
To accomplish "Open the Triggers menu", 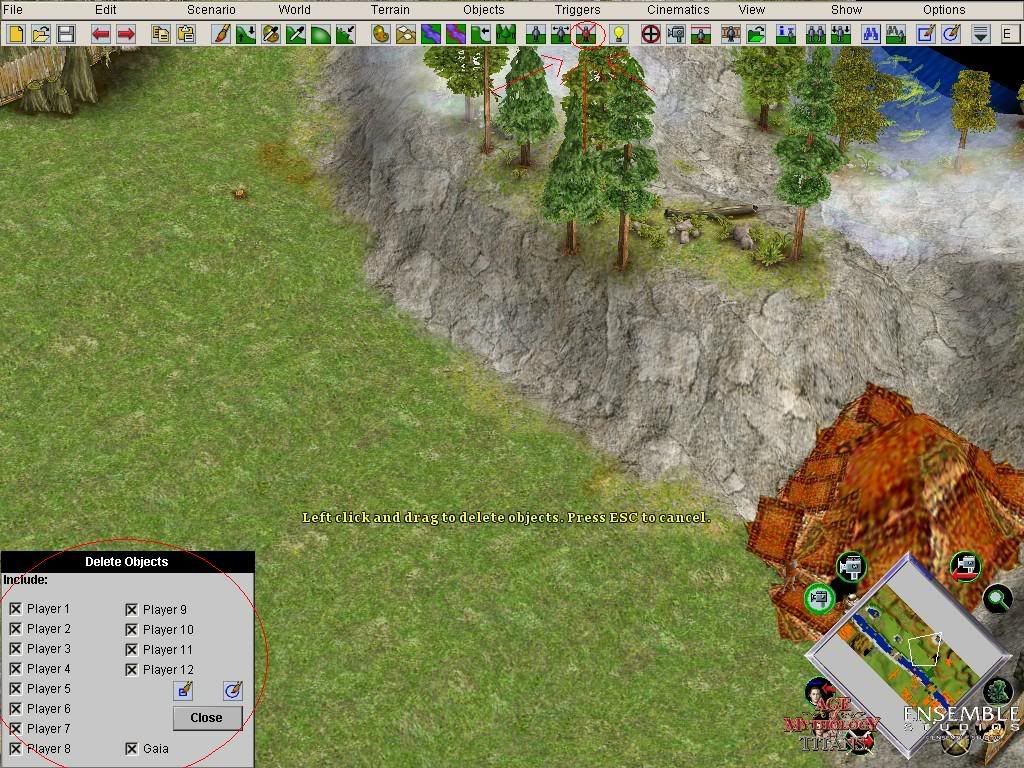I will [577, 10].
